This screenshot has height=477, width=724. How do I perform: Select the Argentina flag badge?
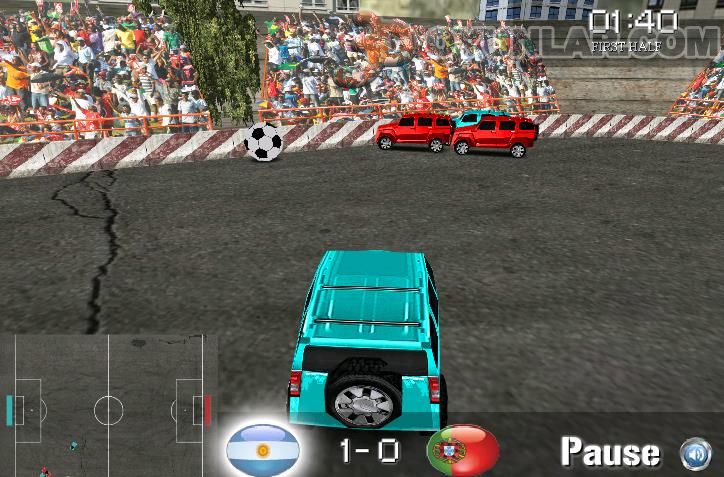[262, 450]
